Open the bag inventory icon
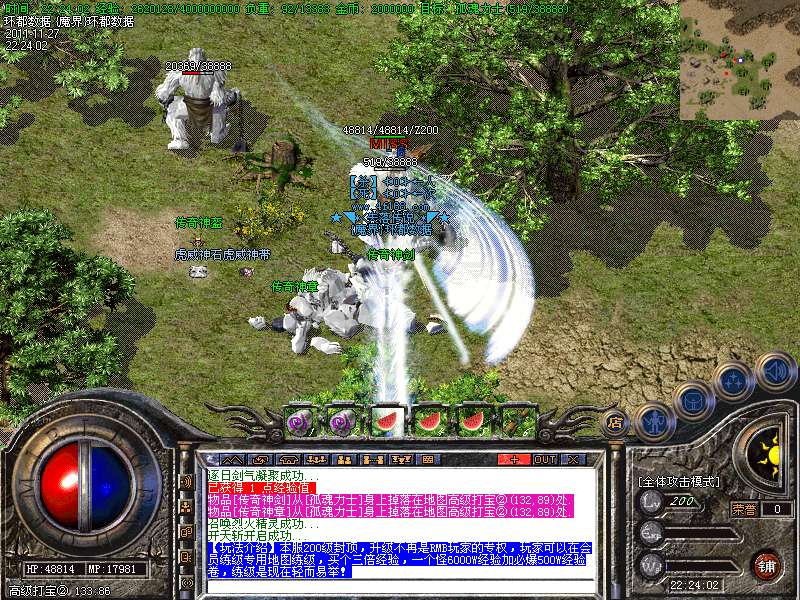 [694, 401]
